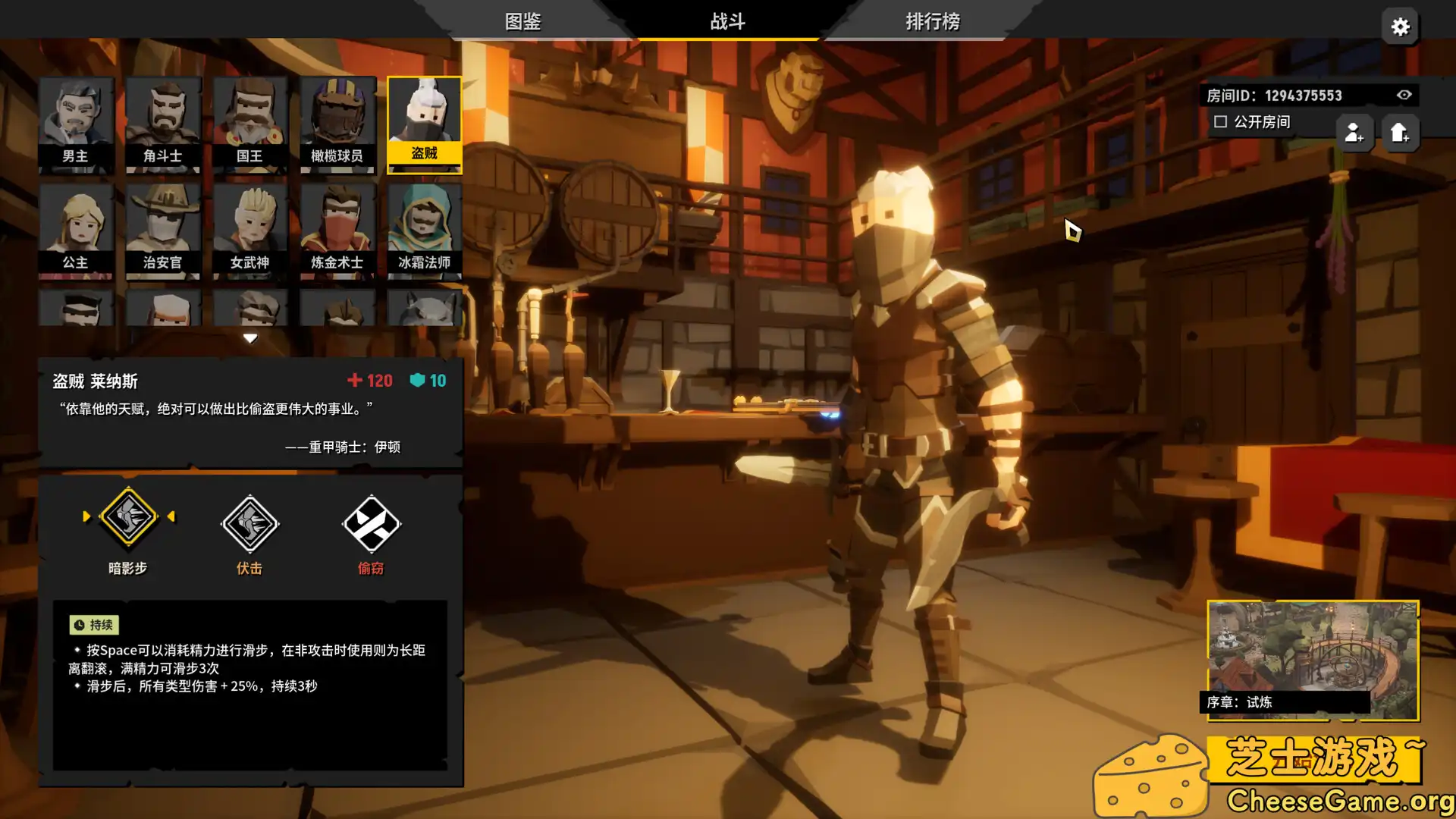Open the 序章：试炼 map thumbnail
The height and width of the screenshot is (819, 1456).
pos(1314,658)
